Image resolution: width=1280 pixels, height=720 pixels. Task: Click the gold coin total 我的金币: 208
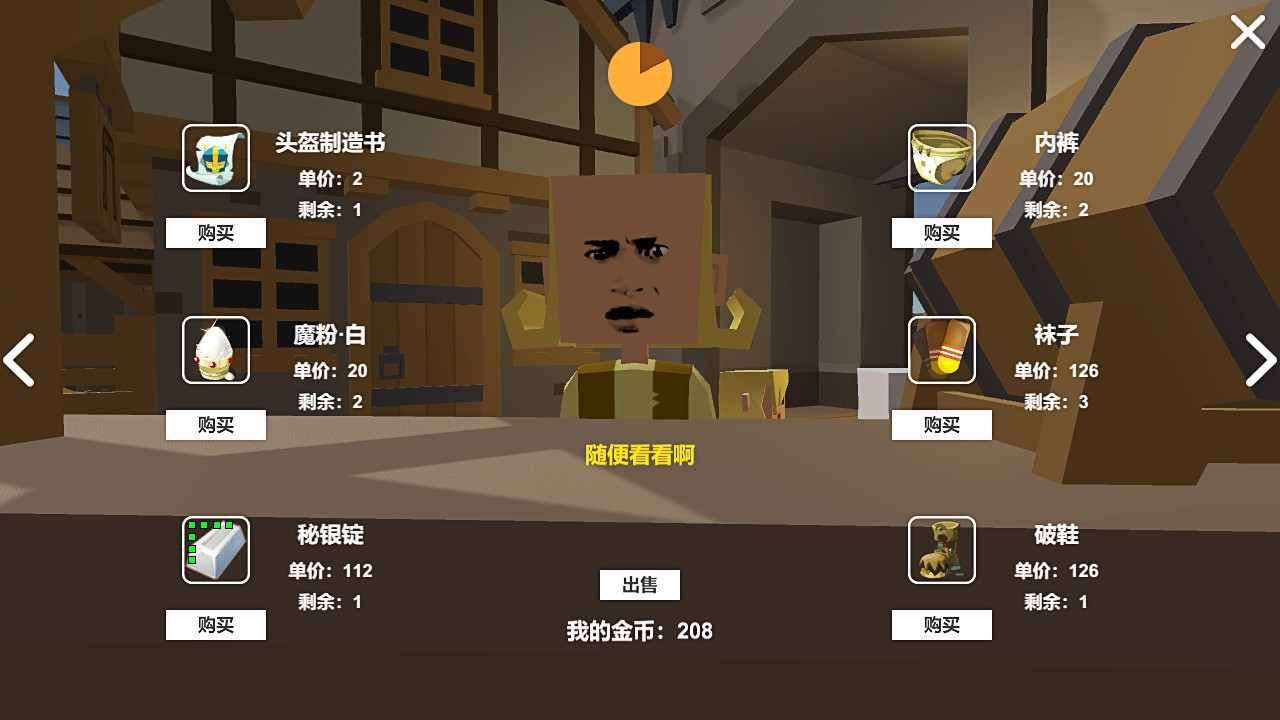tap(640, 631)
